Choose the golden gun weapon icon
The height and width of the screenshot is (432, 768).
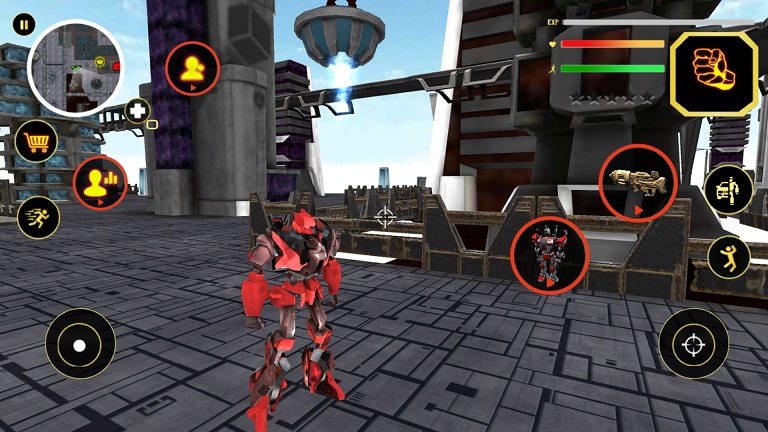tap(638, 182)
